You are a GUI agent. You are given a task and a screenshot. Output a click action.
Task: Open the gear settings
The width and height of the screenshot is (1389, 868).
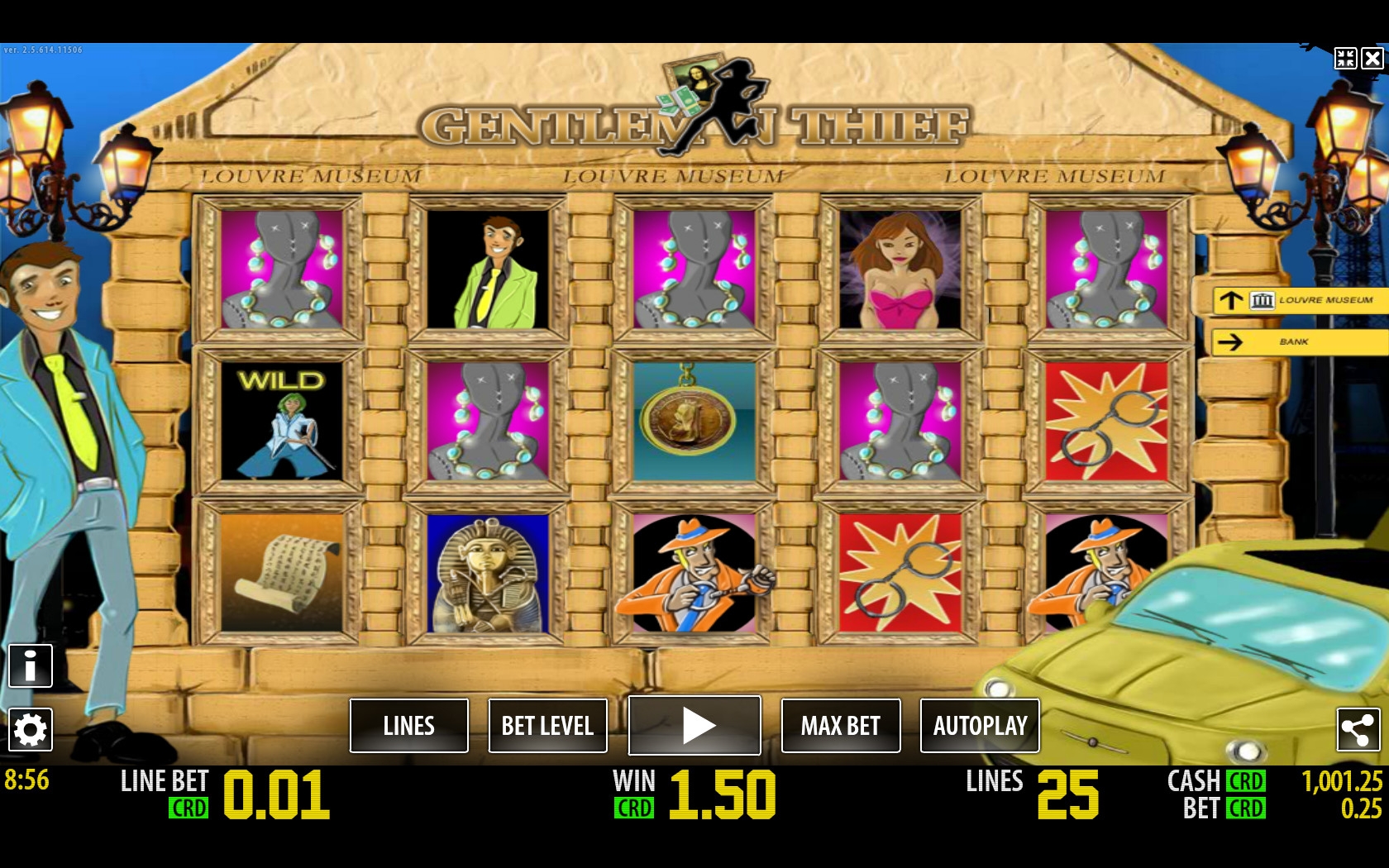coord(31,729)
